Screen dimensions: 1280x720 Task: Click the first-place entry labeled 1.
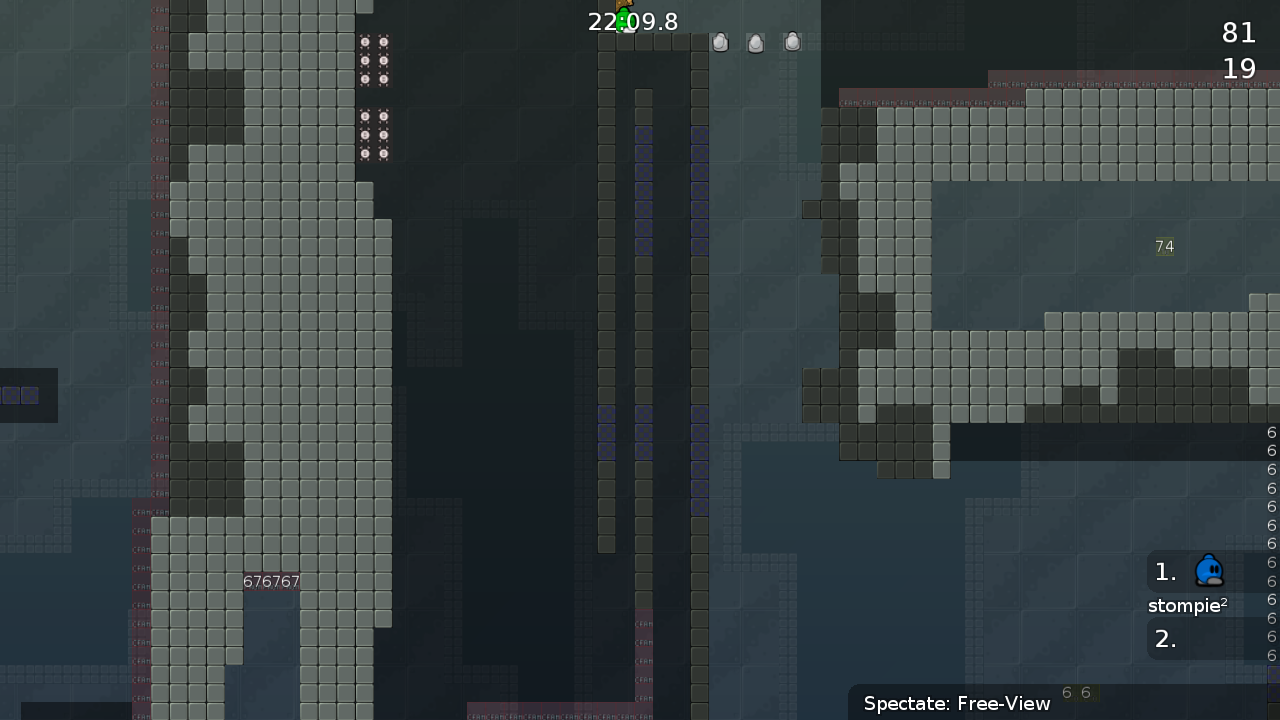pyautogui.click(x=1165, y=571)
